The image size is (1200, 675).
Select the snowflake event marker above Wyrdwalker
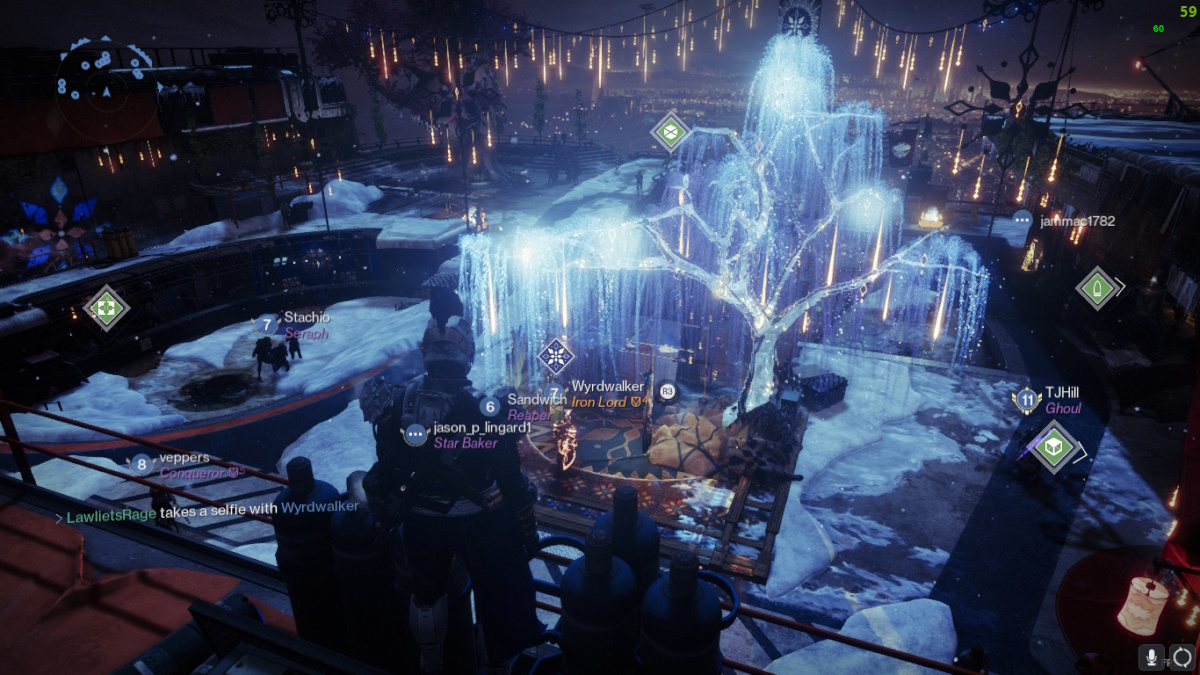click(555, 357)
